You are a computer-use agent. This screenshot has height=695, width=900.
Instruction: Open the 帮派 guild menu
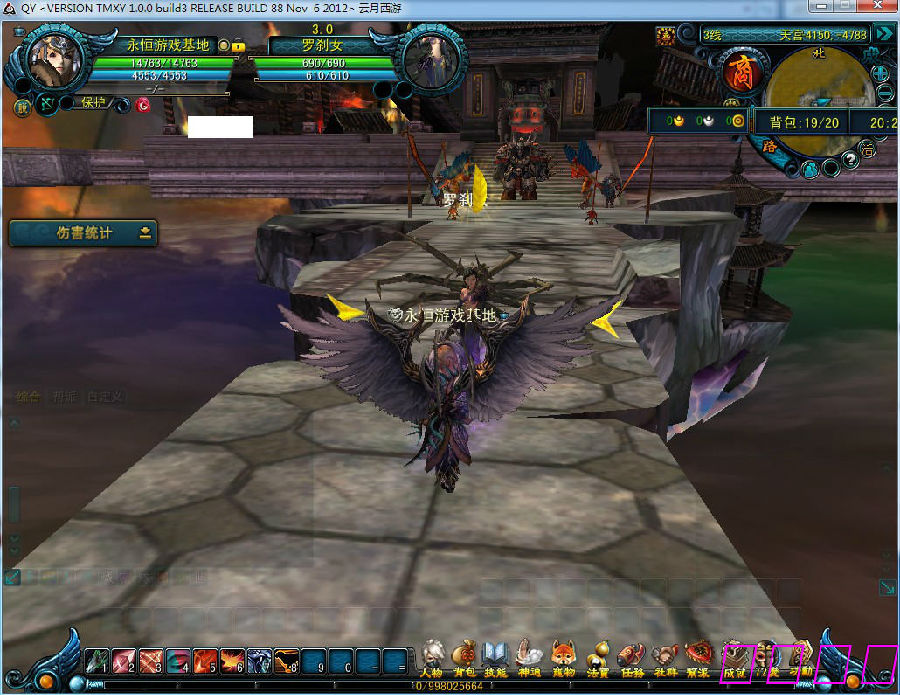[698, 656]
